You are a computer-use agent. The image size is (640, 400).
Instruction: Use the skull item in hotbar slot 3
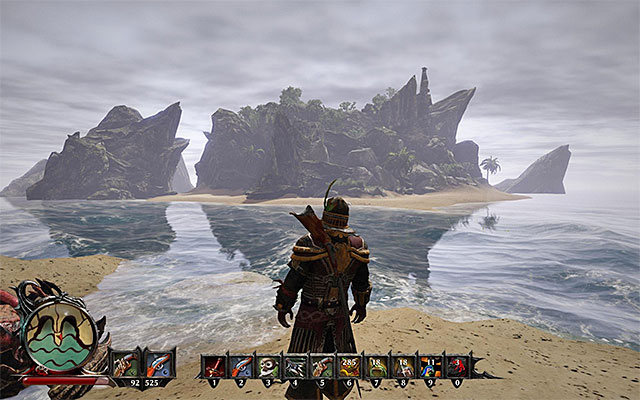(268, 367)
